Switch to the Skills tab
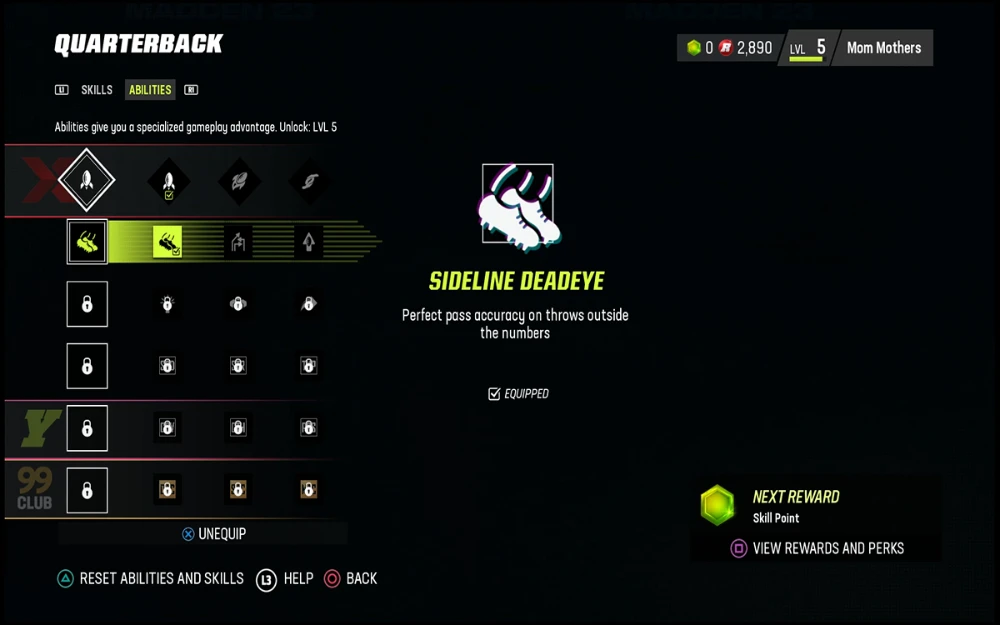The width and height of the screenshot is (1000, 625). [97, 90]
